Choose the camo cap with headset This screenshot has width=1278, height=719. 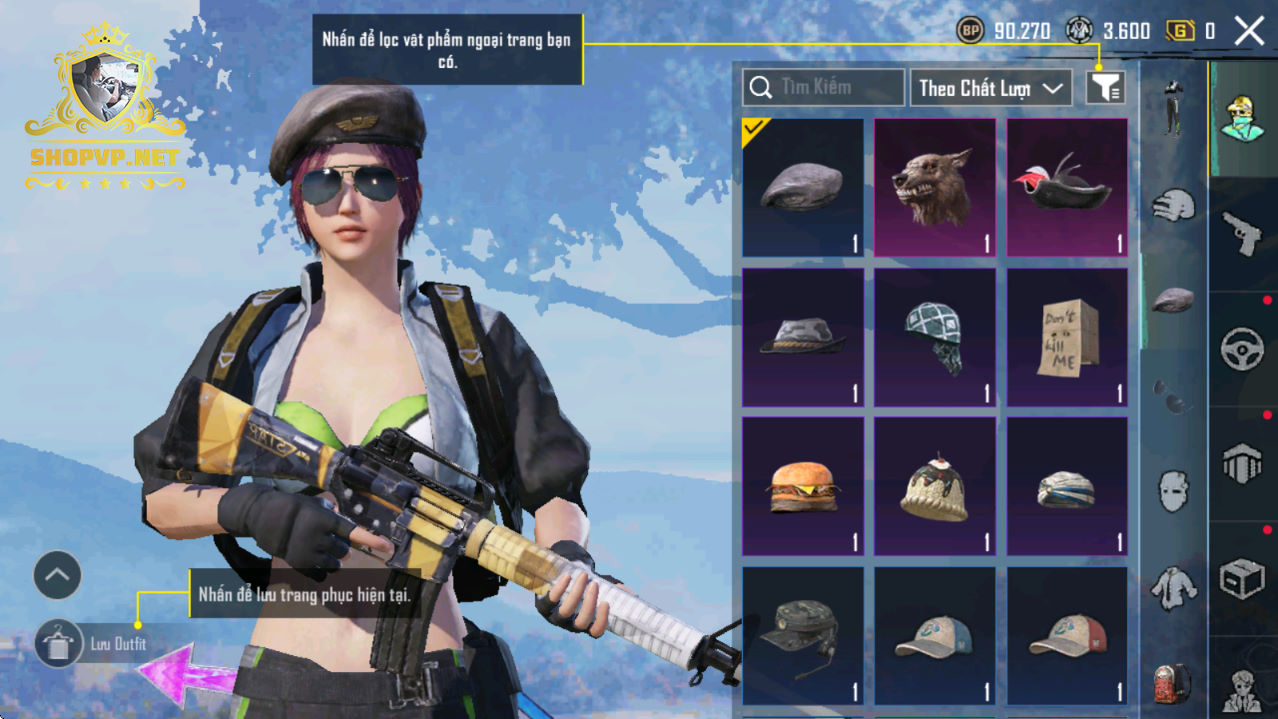click(803, 636)
